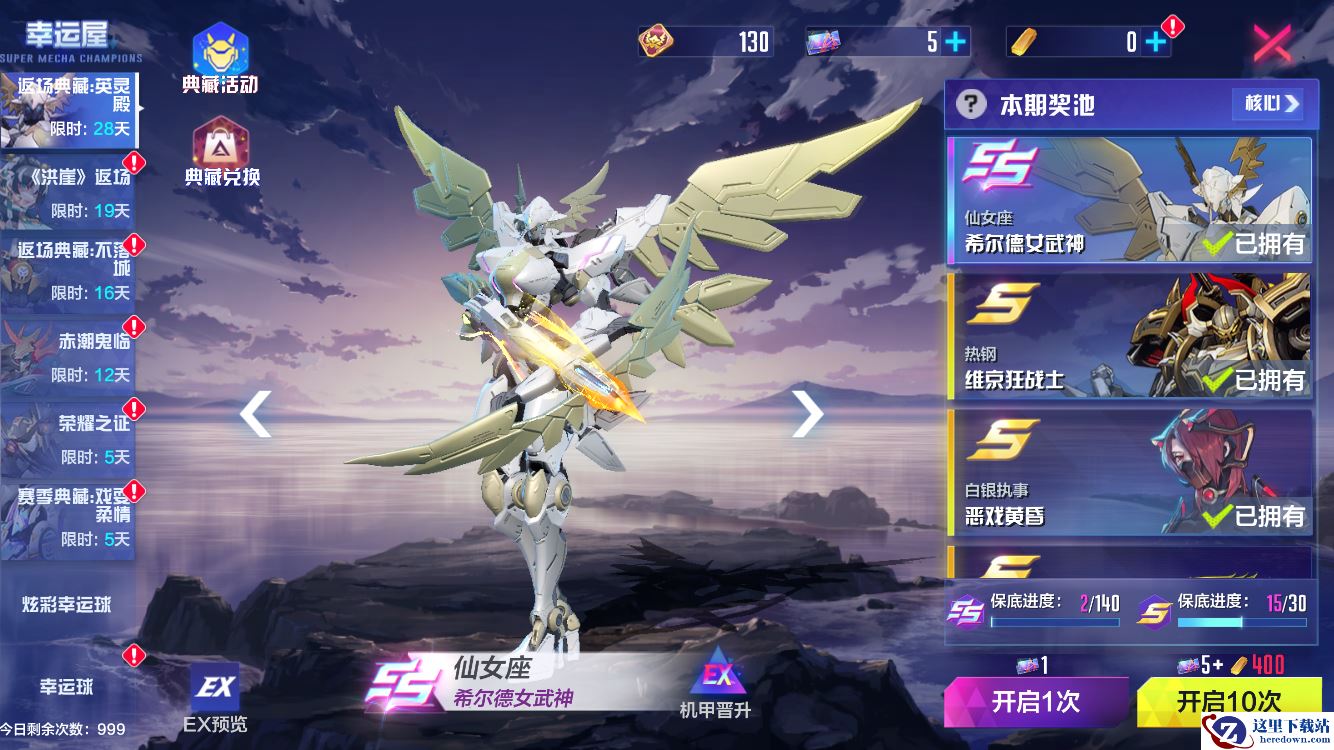
Task: Show the previous mecha with the left arrow
Action: (x=256, y=413)
